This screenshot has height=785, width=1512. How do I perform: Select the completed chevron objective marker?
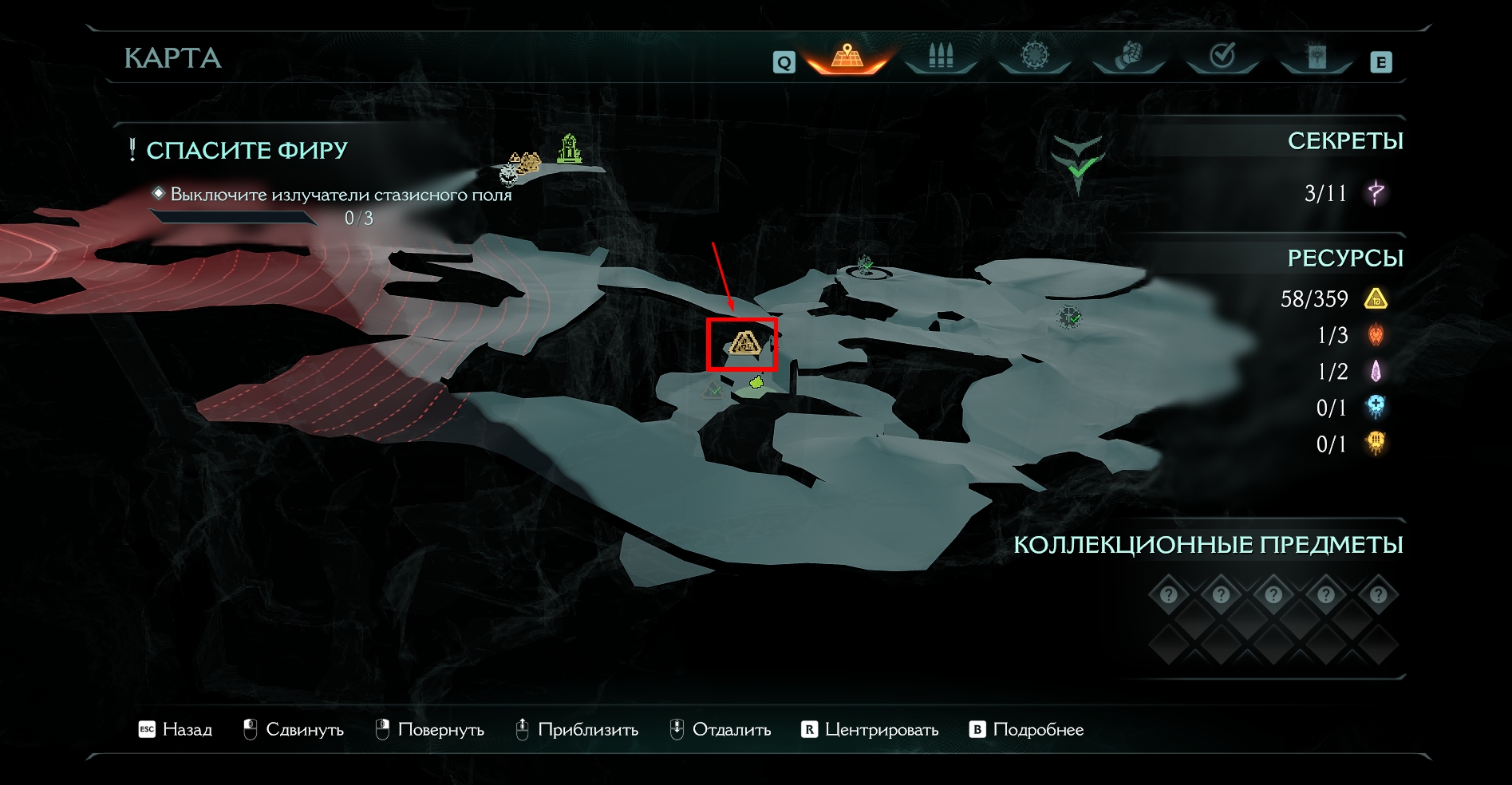pos(1078,164)
